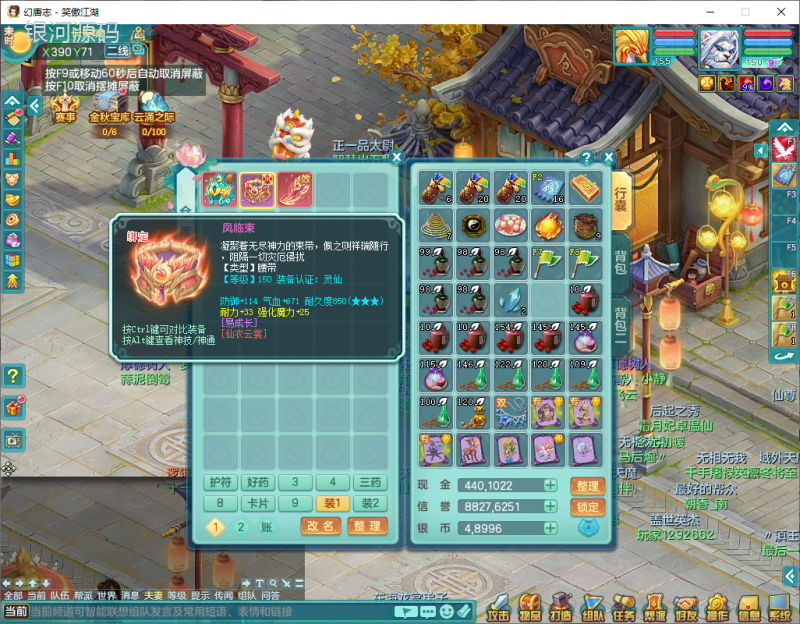Open the 物品 (items) bag button
This screenshot has height=624, width=800.
[x=530, y=606]
